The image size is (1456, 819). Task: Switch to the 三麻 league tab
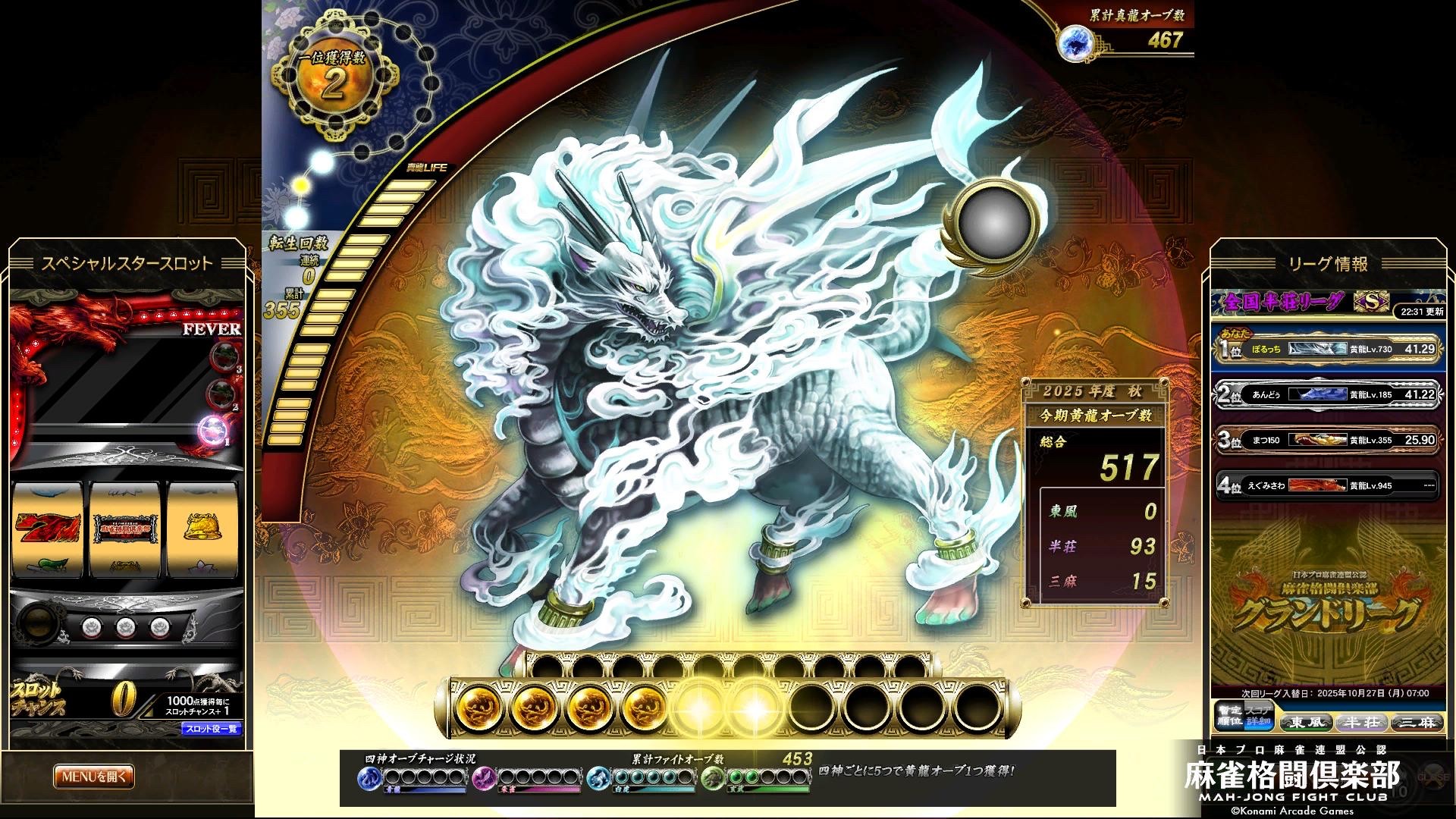click(x=1417, y=722)
